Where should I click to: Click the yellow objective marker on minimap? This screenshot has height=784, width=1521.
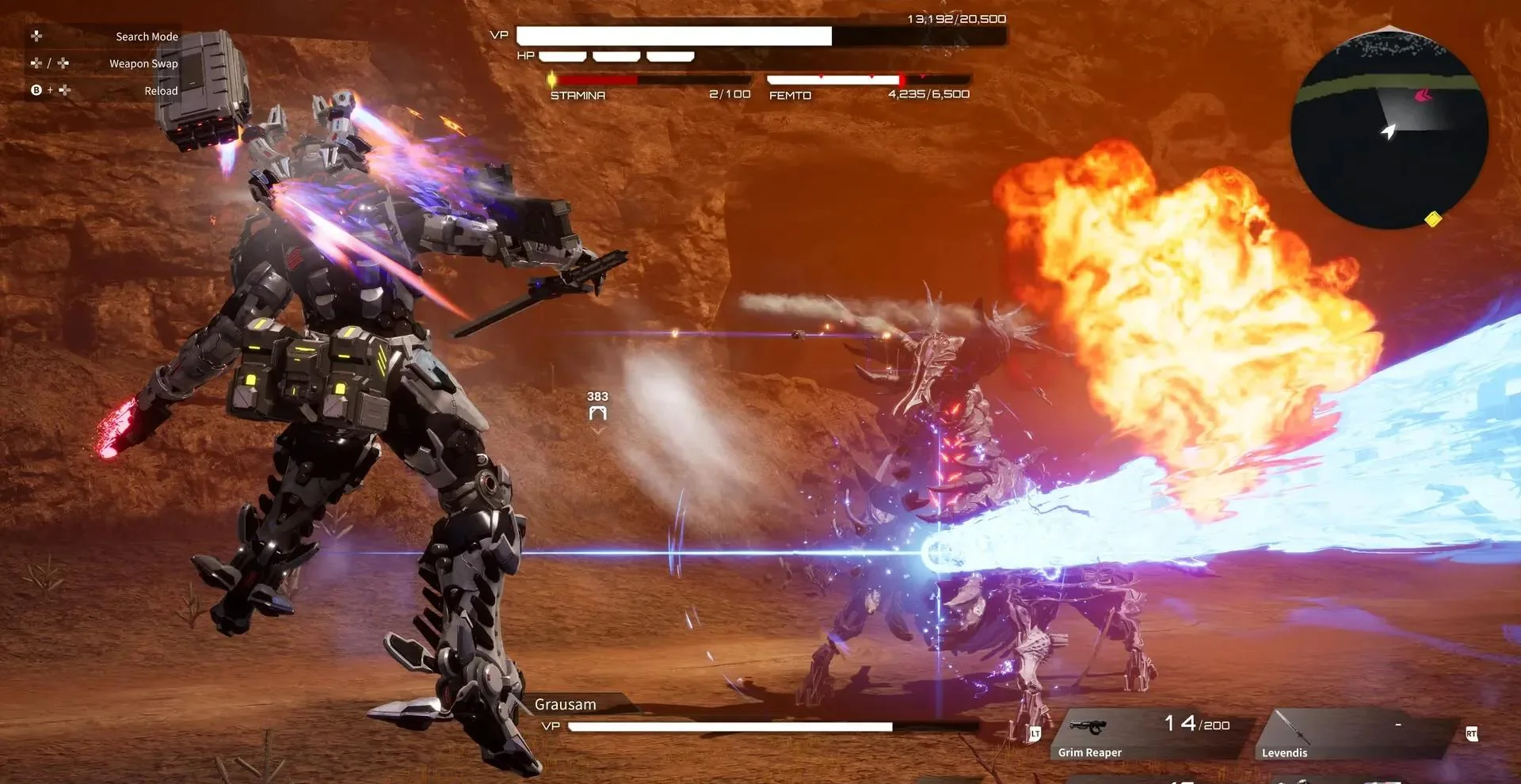1432,219
